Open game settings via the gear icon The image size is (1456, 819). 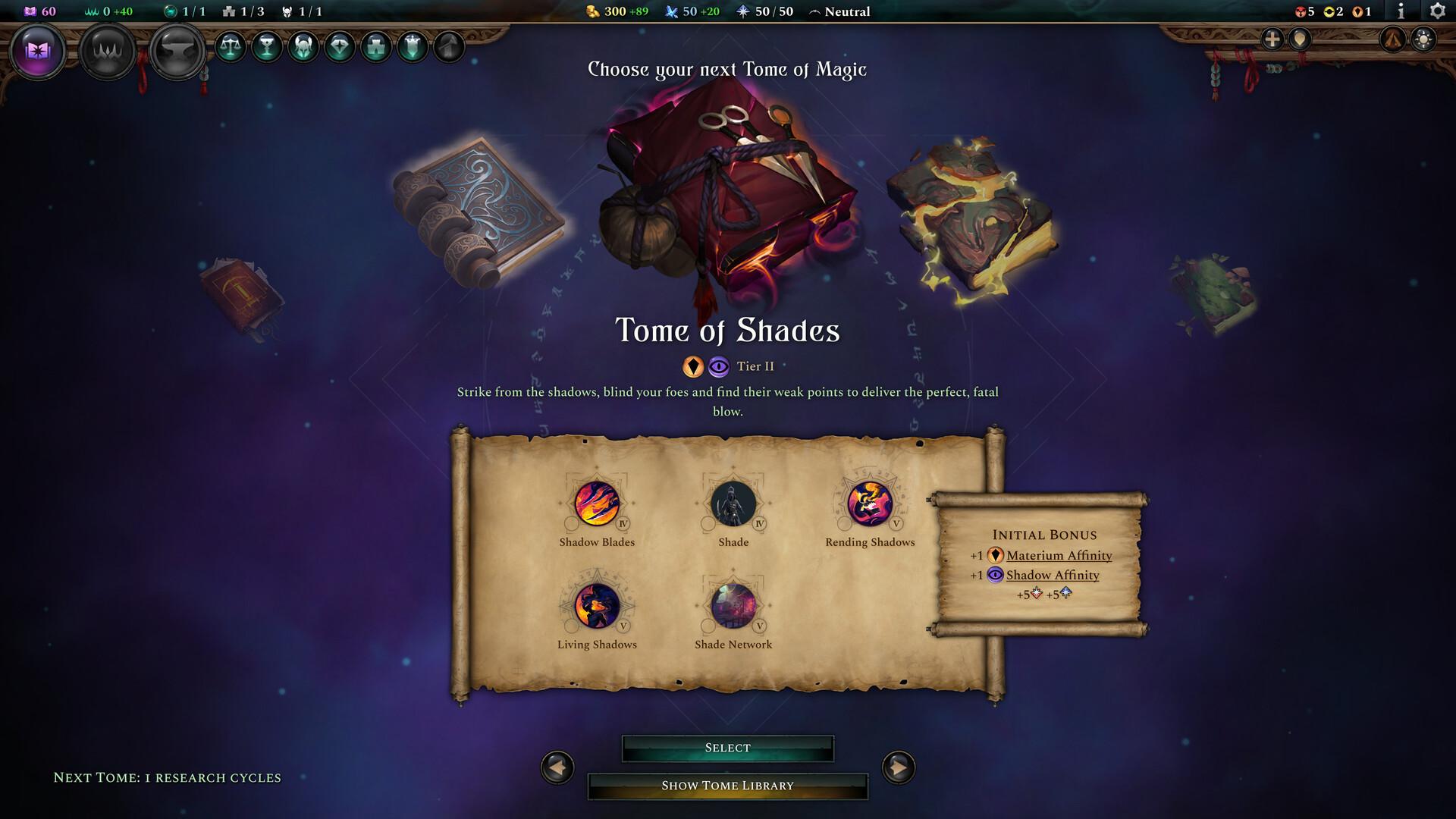(x=1439, y=11)
